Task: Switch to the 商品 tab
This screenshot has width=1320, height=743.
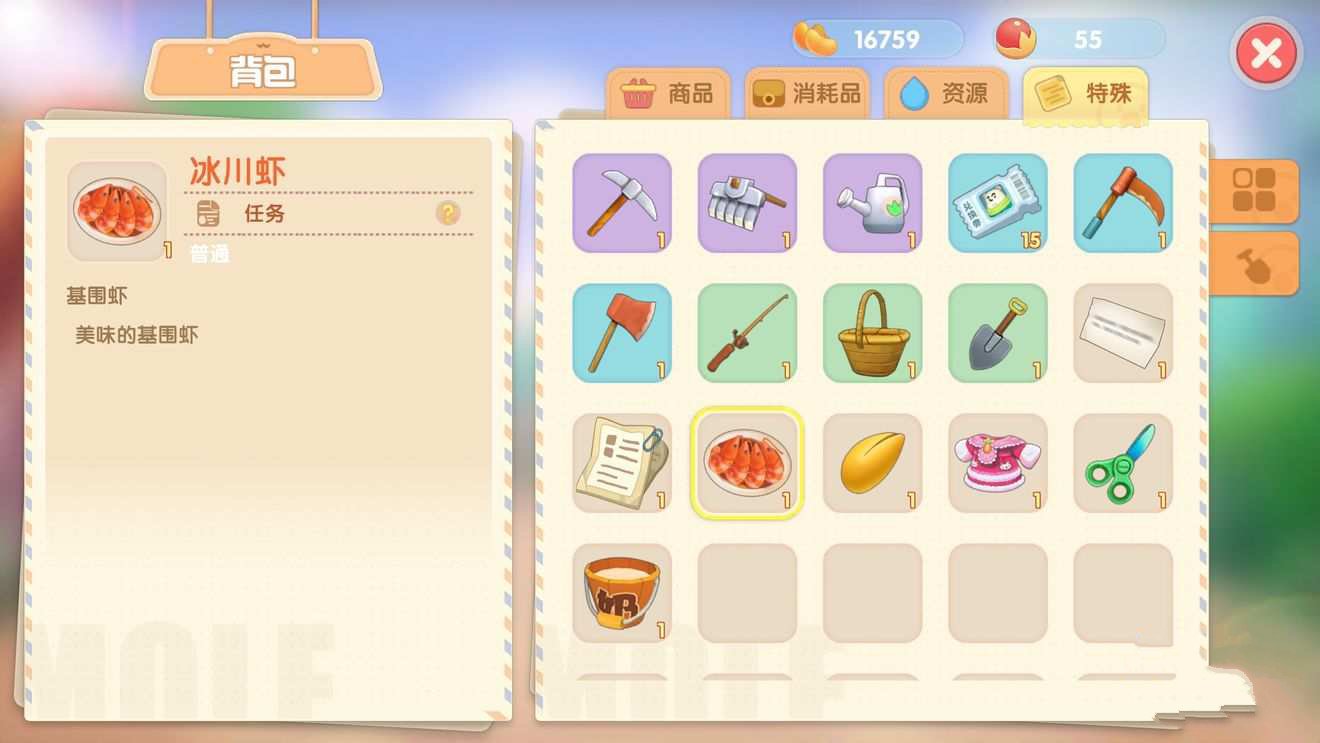Action: coord(669,94)
